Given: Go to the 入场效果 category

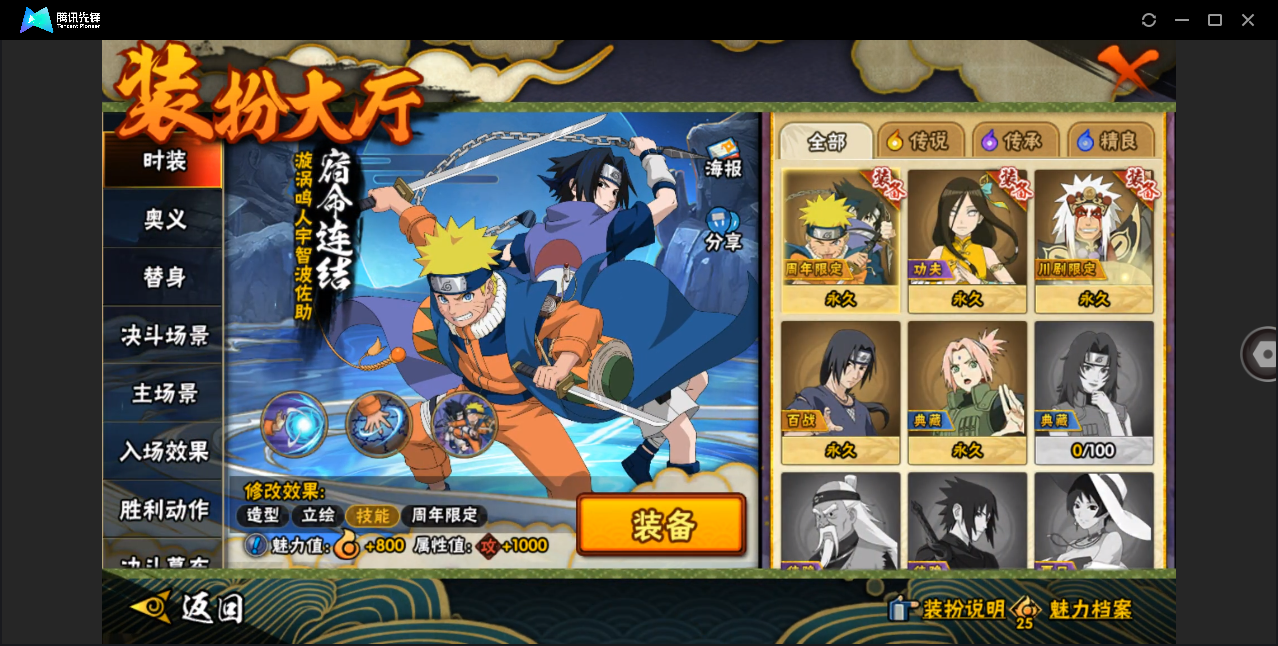Looking at the screenshot, I should (163, 451).
